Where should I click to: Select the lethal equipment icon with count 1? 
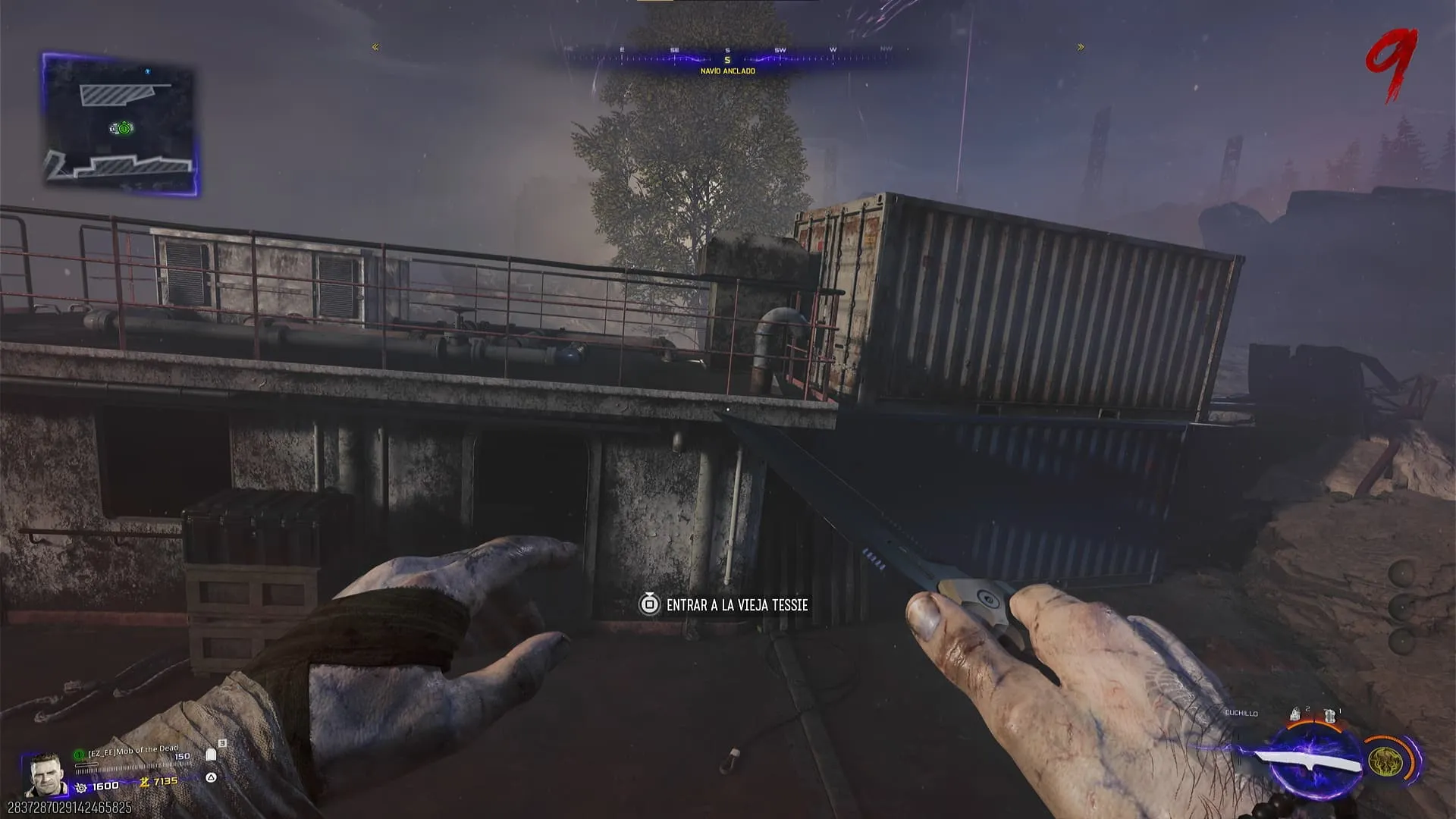1329,715
